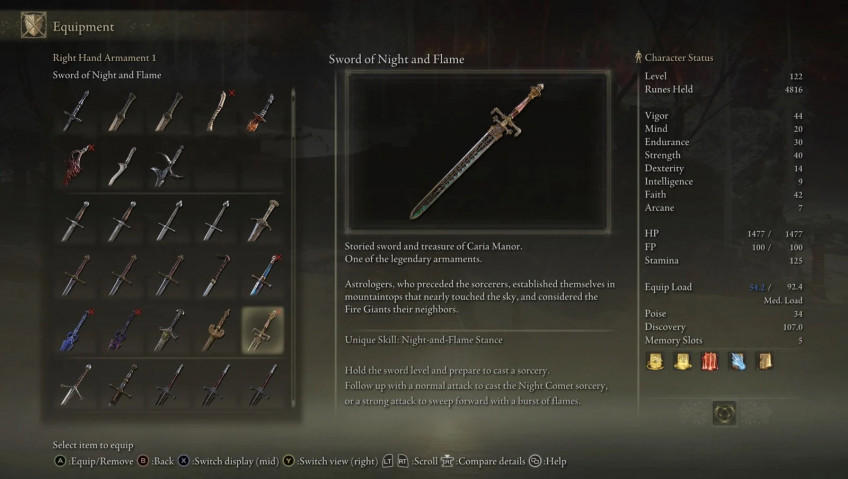The image size is (848, 479).
Task: Select the highlighted Sword of Night and Flame slot
Action: coord(263,330)
